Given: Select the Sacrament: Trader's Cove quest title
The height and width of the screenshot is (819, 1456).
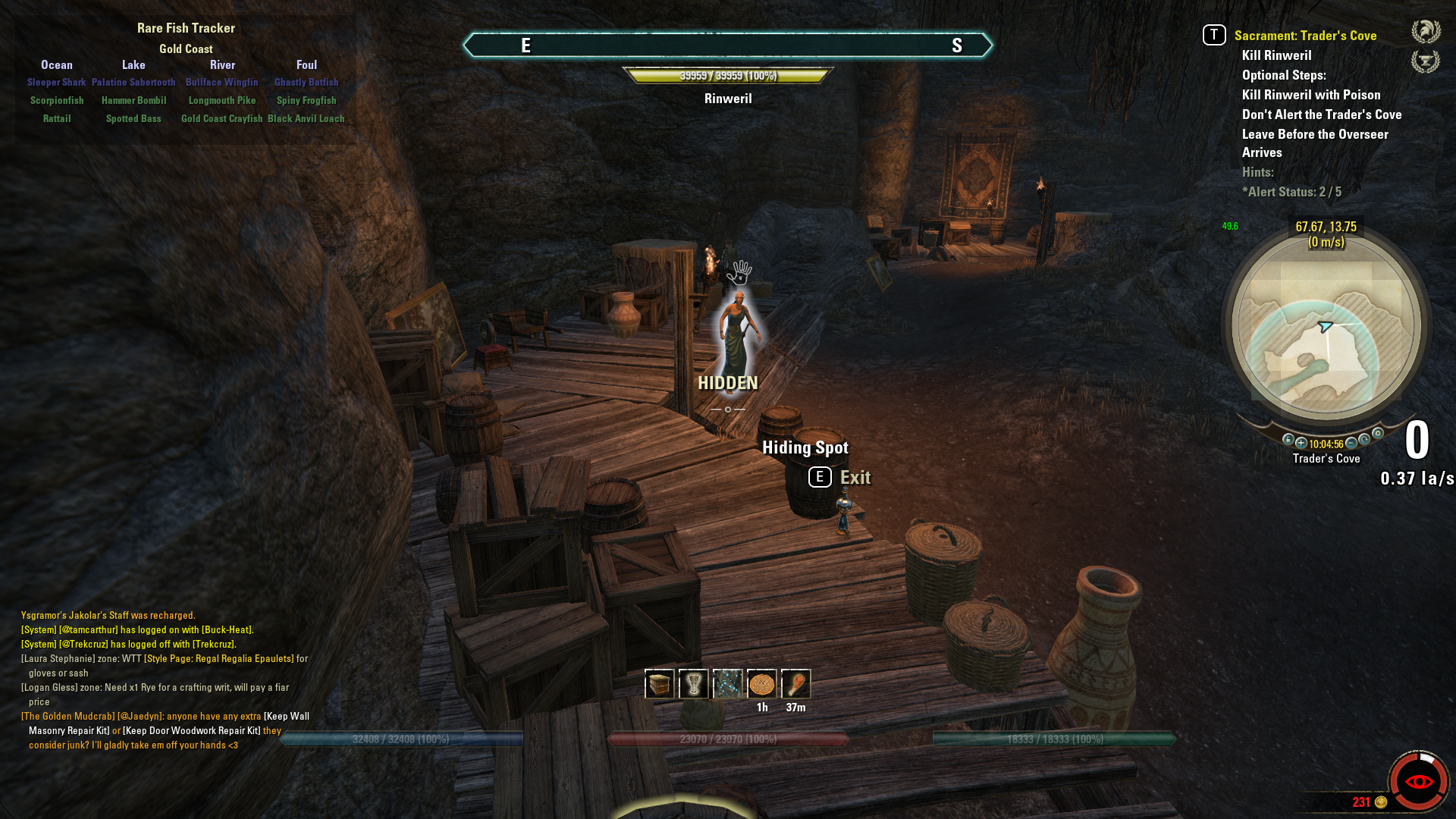Looking at the screenshot, I should [1305, 36].
